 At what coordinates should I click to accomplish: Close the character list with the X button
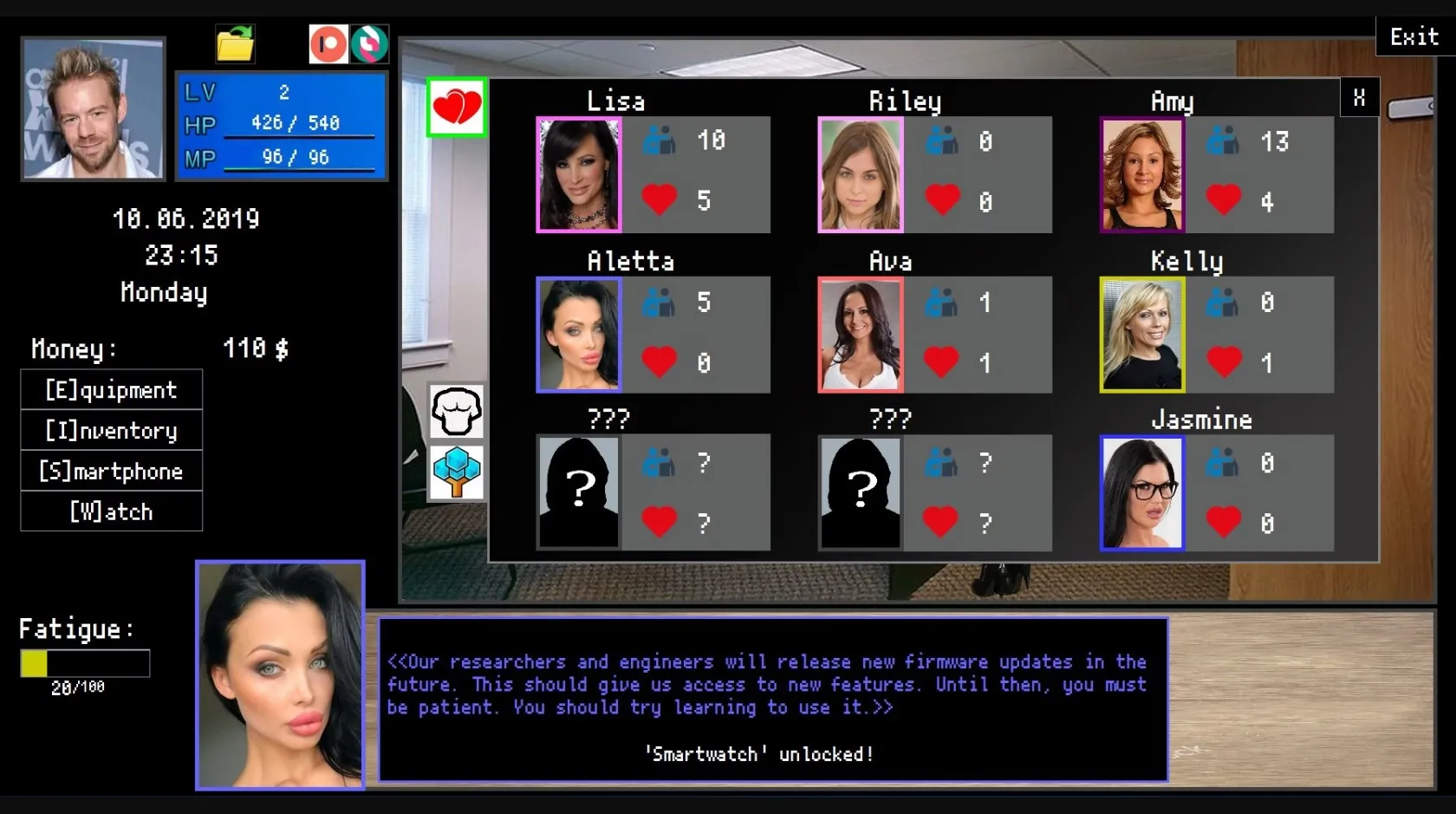pos(1359,97)
